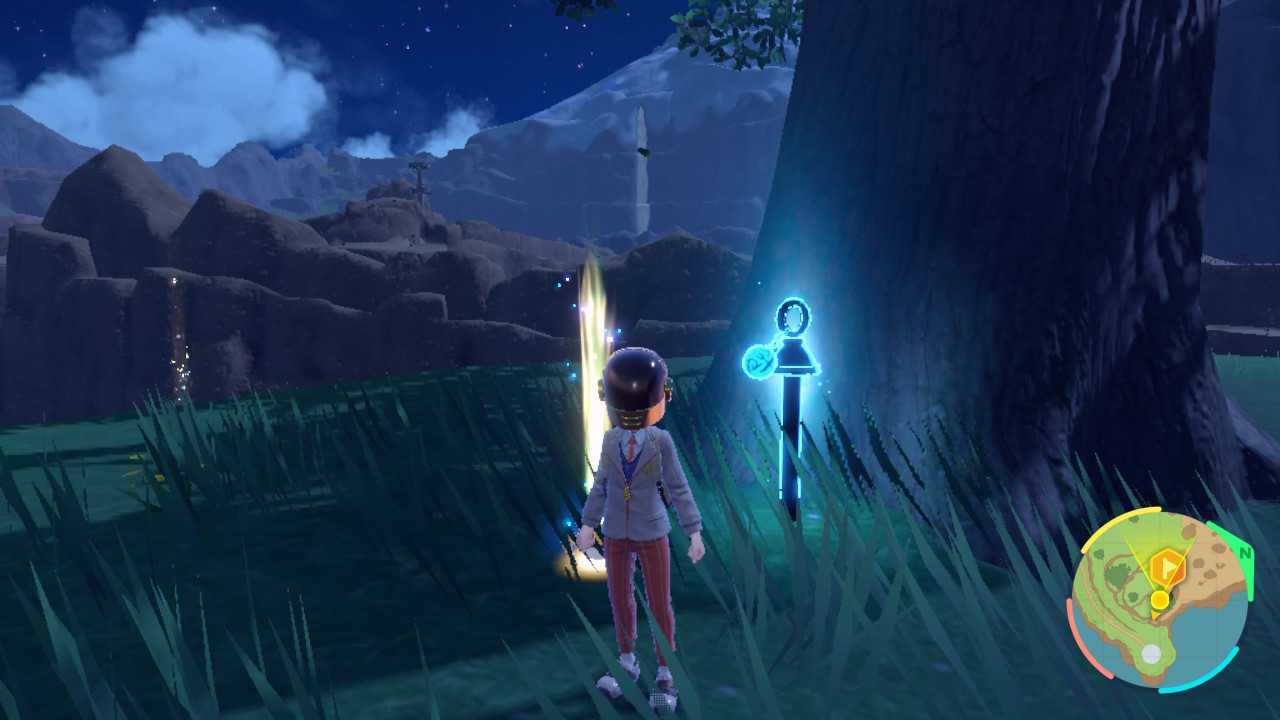
Task: Click the yellow player position marker on minimap
Action: 1160,600
